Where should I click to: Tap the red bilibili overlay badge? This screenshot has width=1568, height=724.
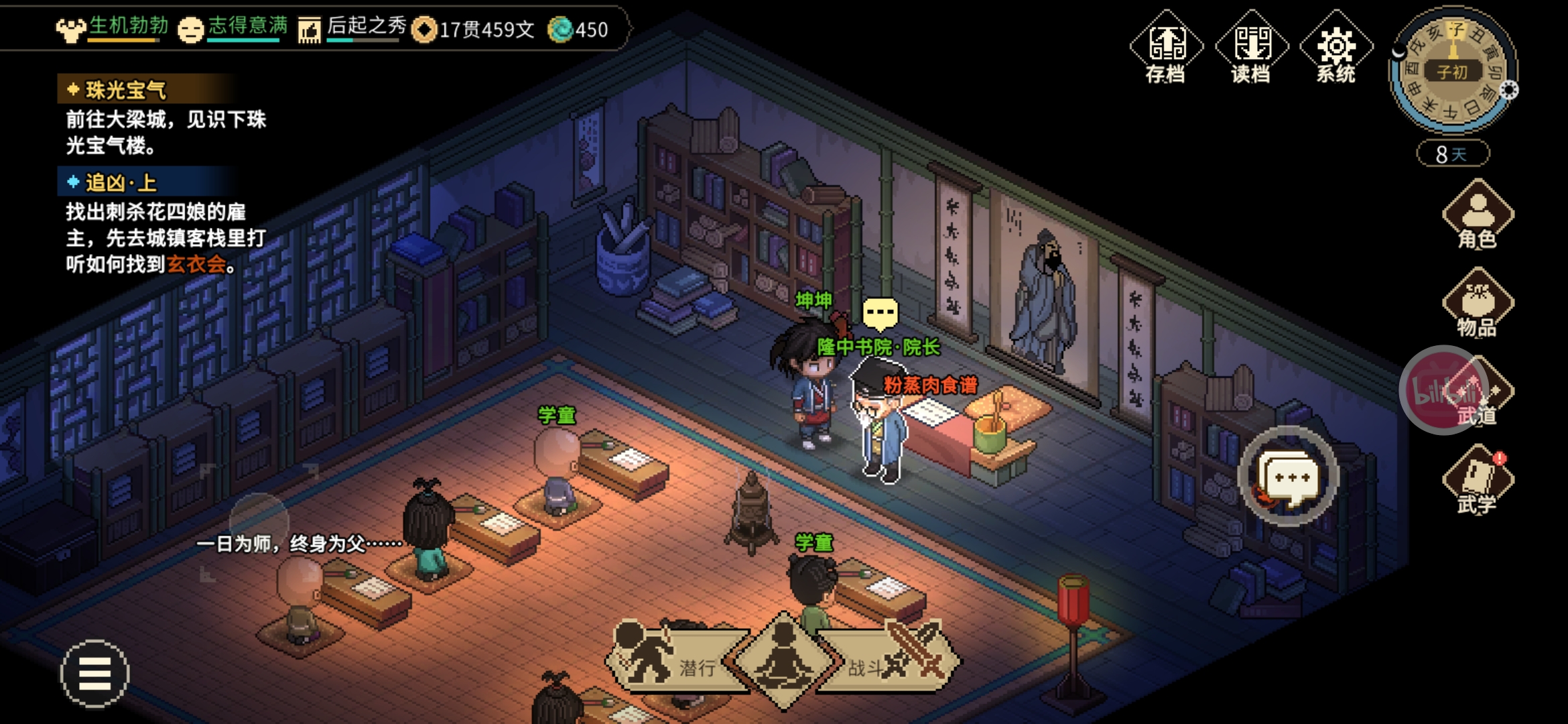[x=1441, y=389]
